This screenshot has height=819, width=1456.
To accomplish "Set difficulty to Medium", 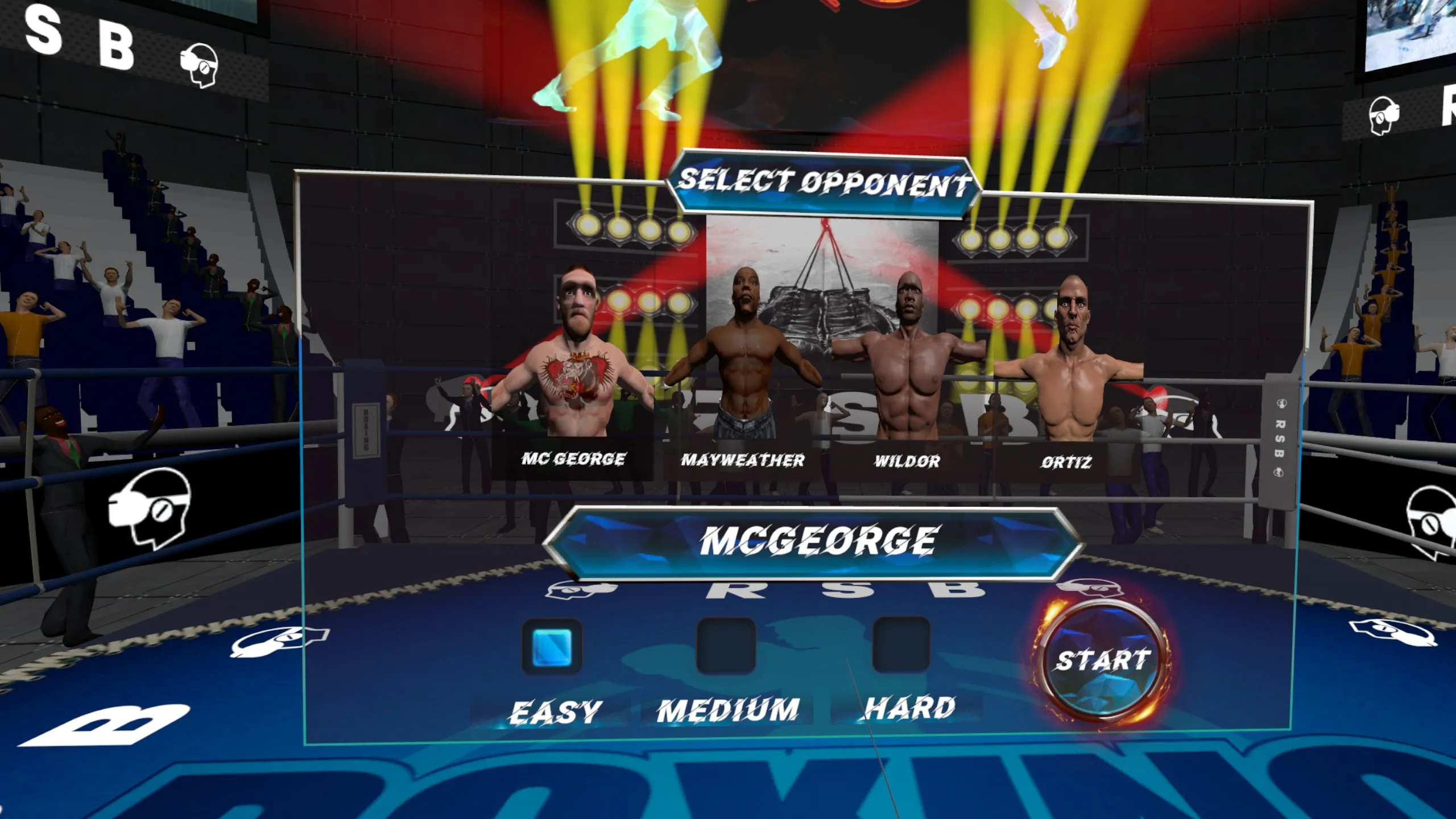I will click(726, 646).
